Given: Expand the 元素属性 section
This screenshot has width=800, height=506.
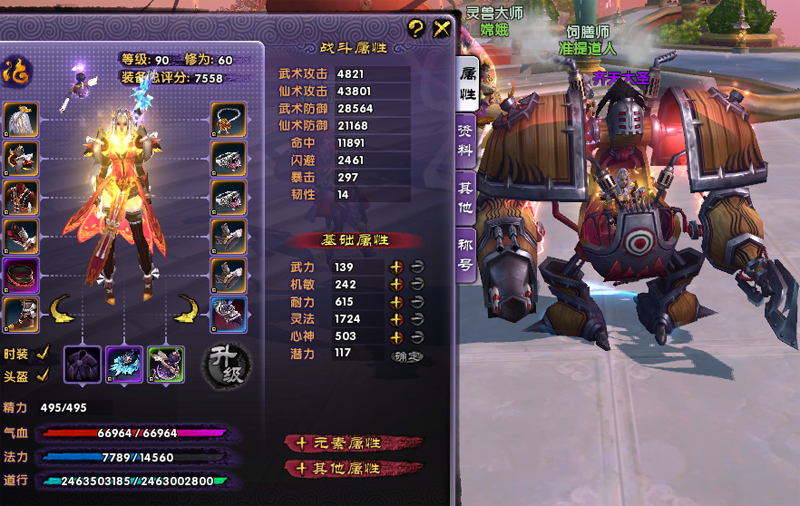Looking at the screenshot, I should tap(354, 442).
